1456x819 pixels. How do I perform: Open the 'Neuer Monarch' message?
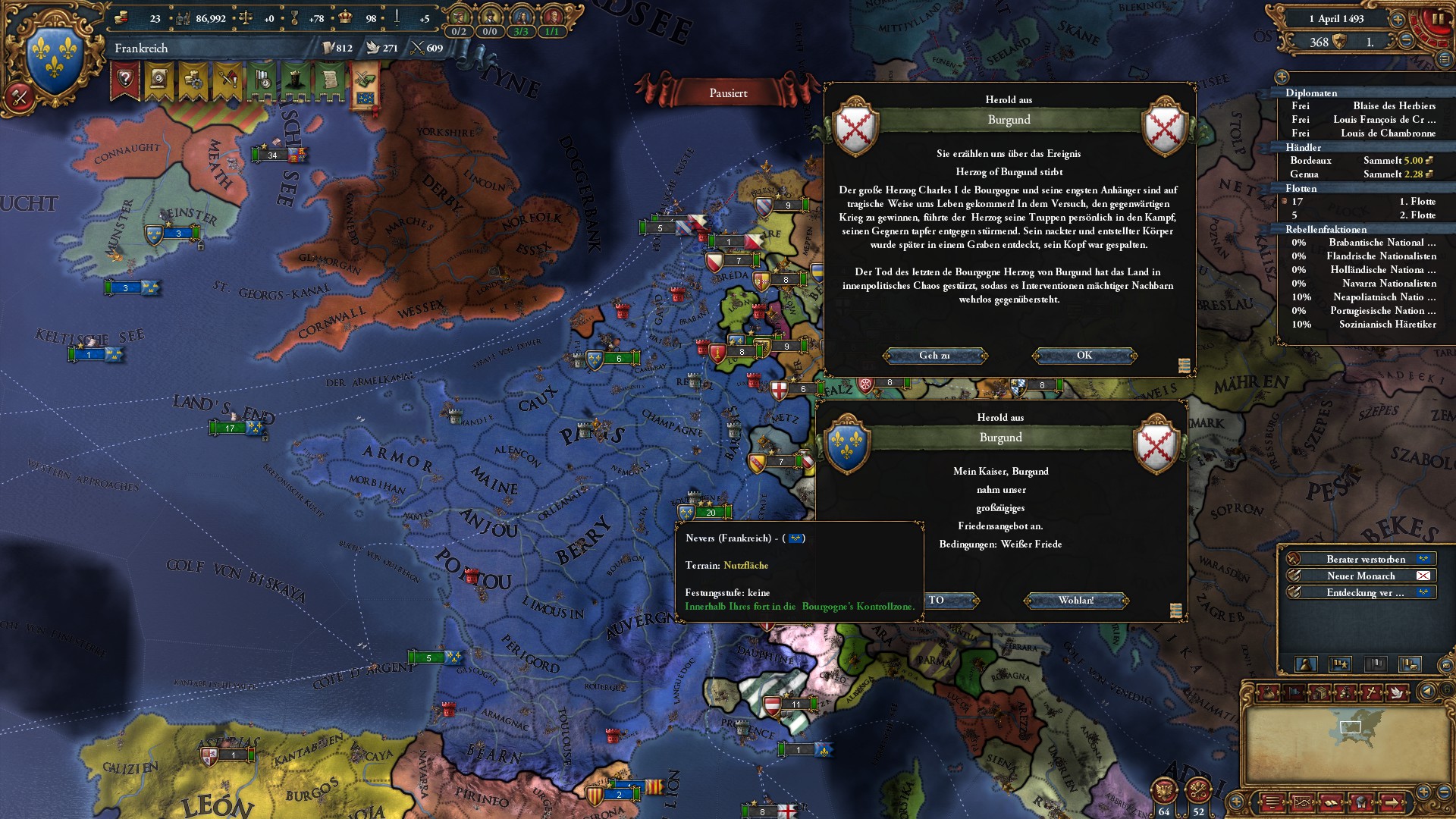click(x=1361, y=576)
